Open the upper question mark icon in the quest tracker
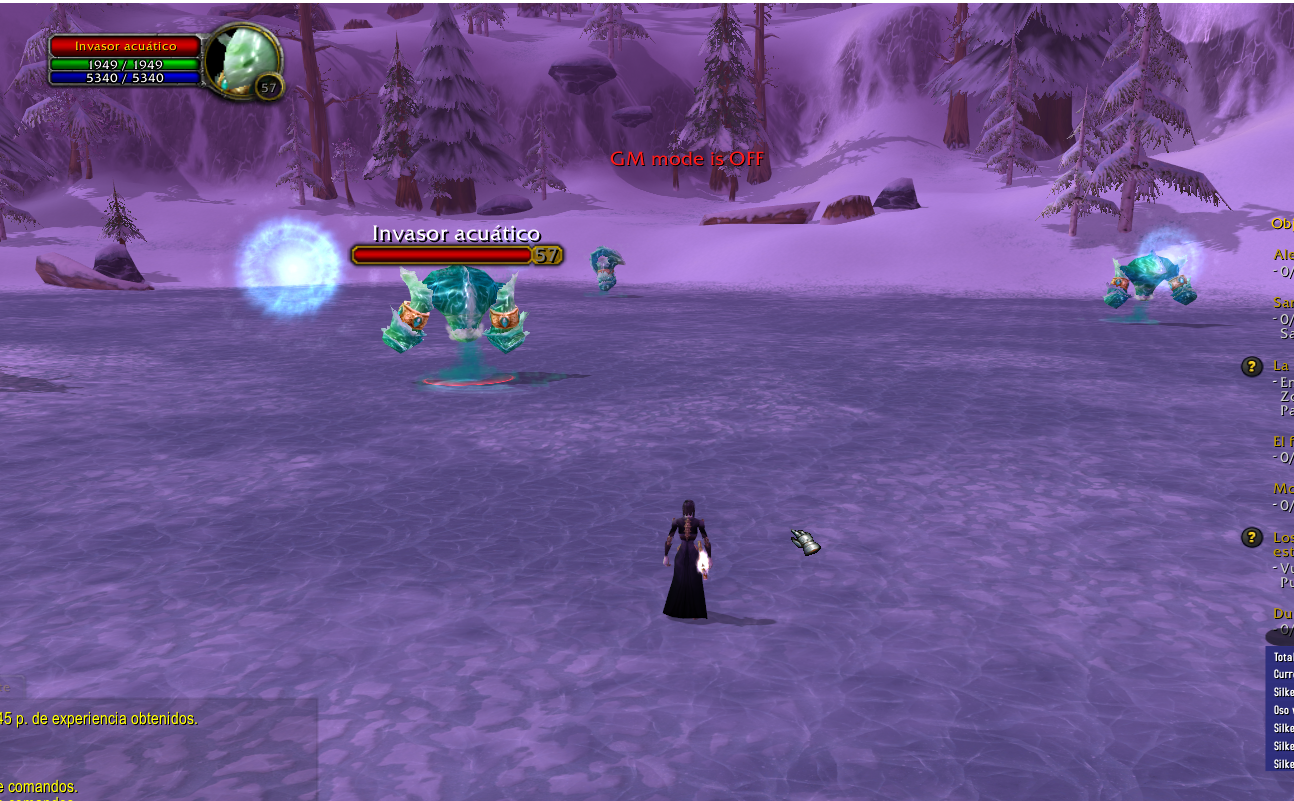 pyautogui.click(x=1251, y=367)
